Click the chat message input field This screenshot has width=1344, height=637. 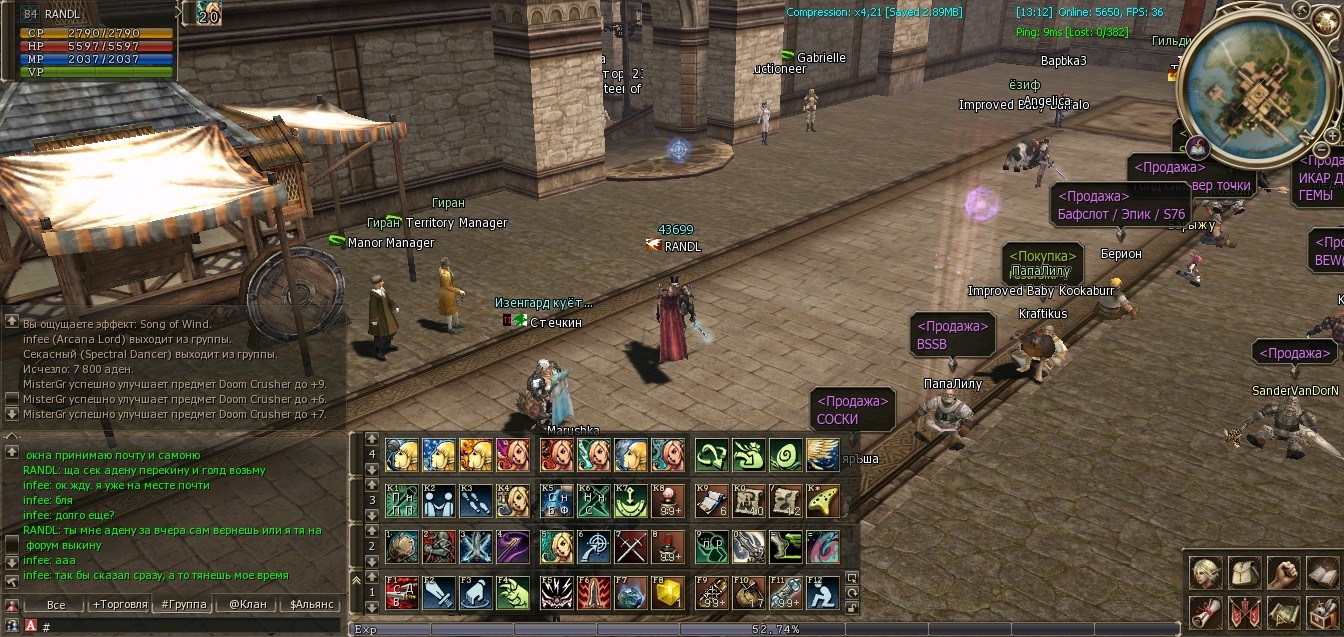click(x=190, y=627)
